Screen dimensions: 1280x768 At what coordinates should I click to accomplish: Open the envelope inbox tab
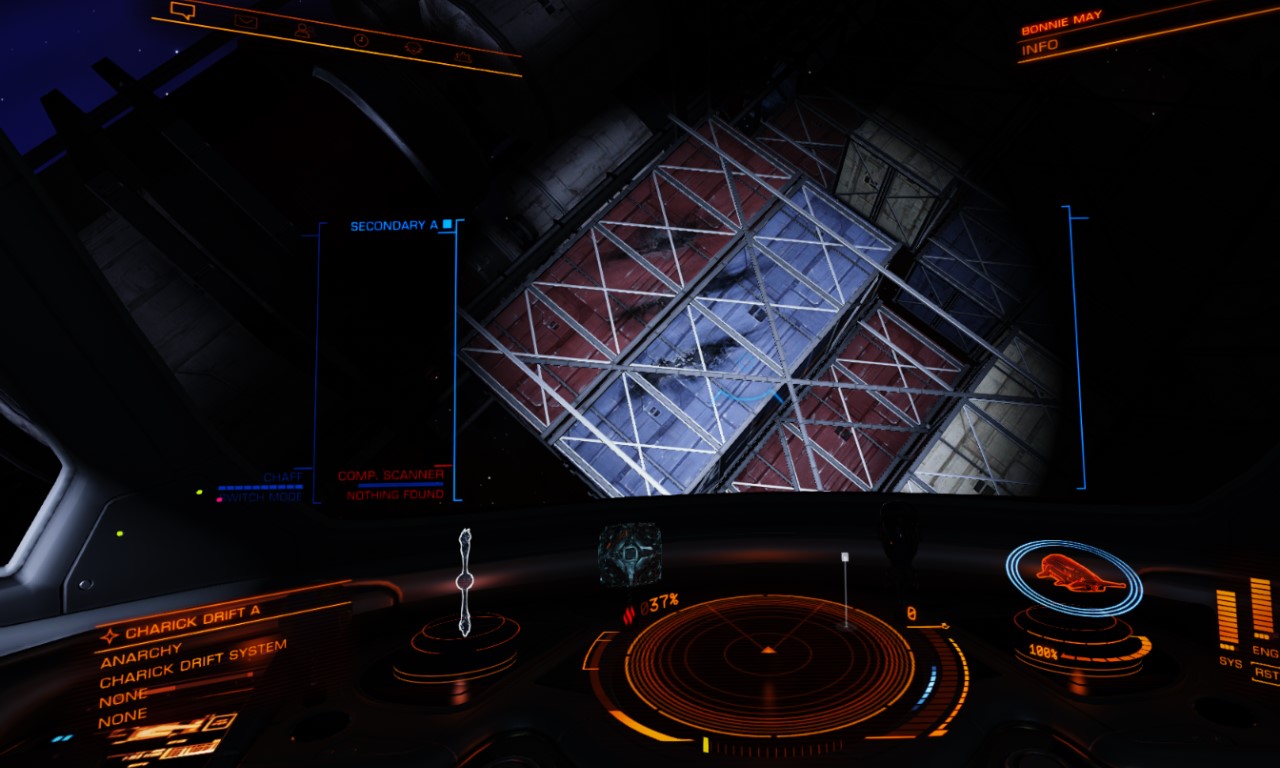click(244, 21)
